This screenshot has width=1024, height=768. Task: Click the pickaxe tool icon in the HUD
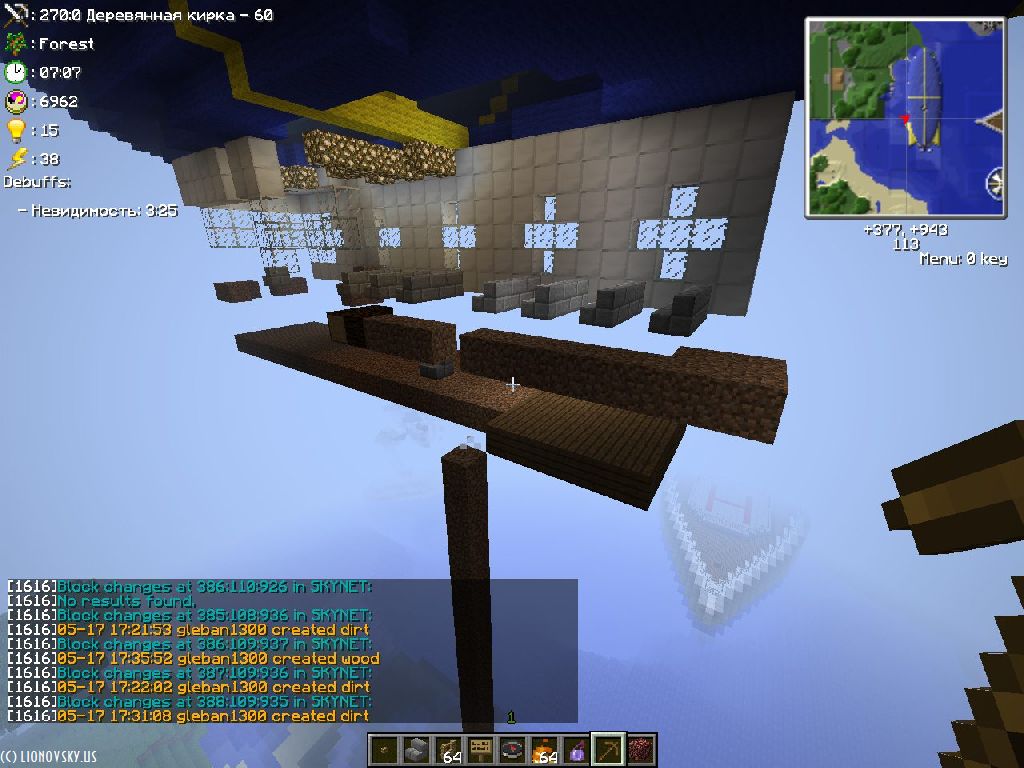click(x=15, y=15)
